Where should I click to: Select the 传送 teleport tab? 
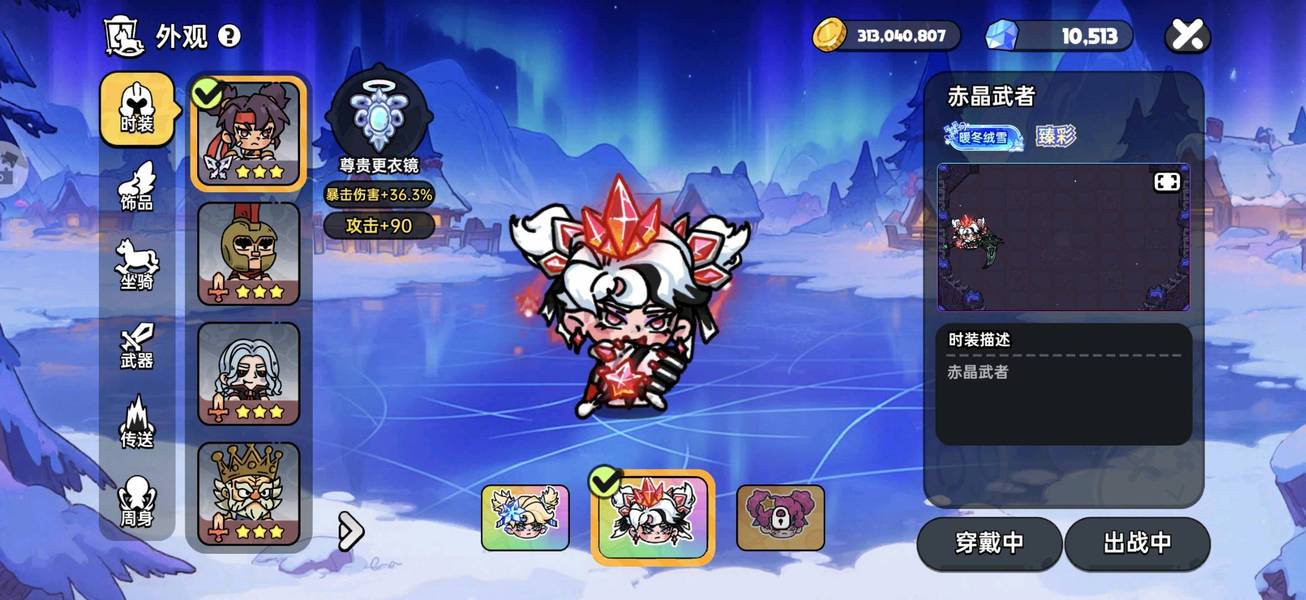point(136,422)
